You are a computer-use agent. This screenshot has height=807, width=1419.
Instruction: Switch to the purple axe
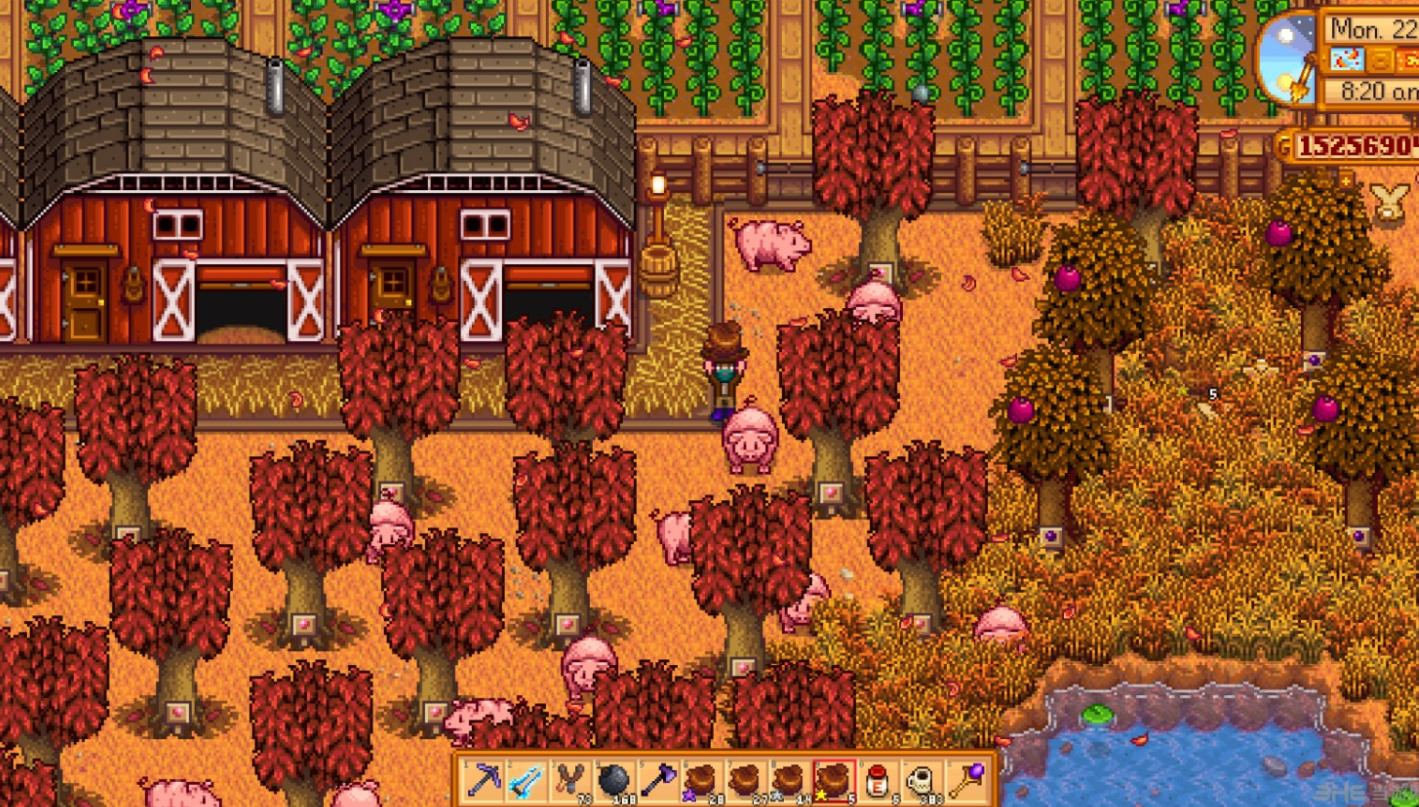coord(658,780)
